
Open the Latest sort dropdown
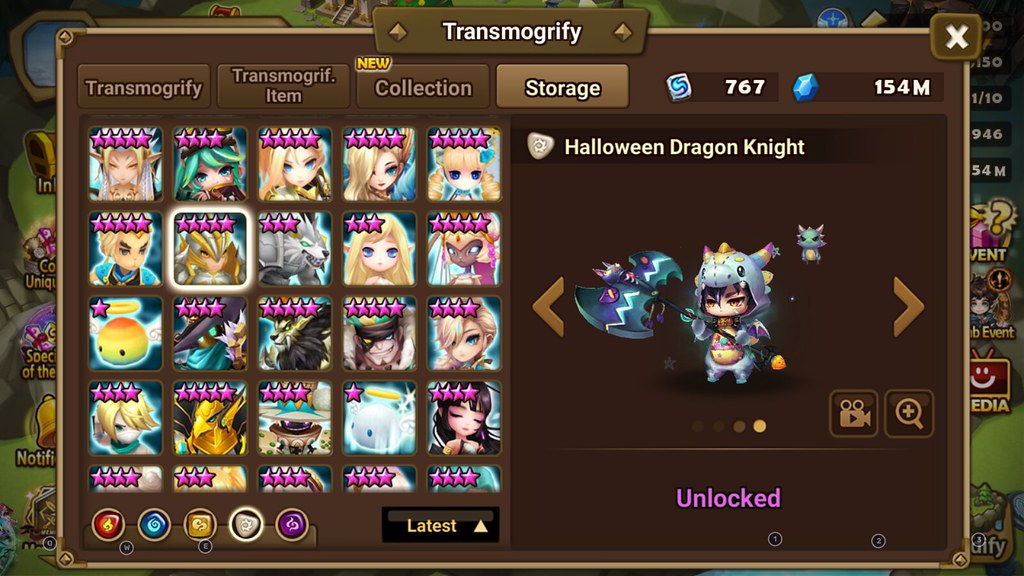[440, 525]
